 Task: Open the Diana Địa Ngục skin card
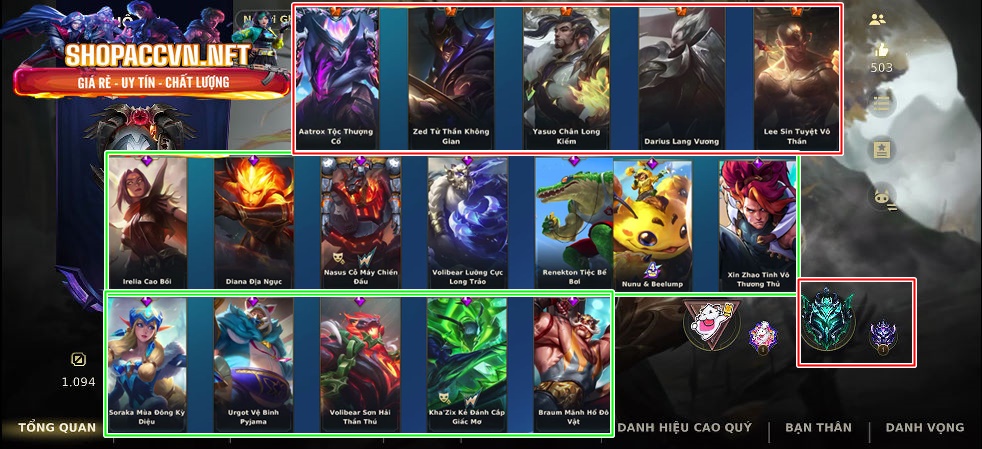tap(254, 223)
